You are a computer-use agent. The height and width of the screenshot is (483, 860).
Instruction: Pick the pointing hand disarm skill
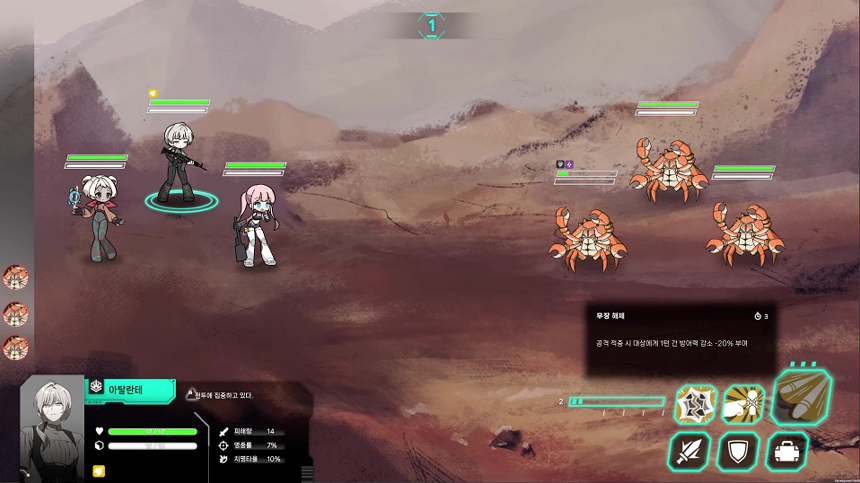(x=743, y=404)
